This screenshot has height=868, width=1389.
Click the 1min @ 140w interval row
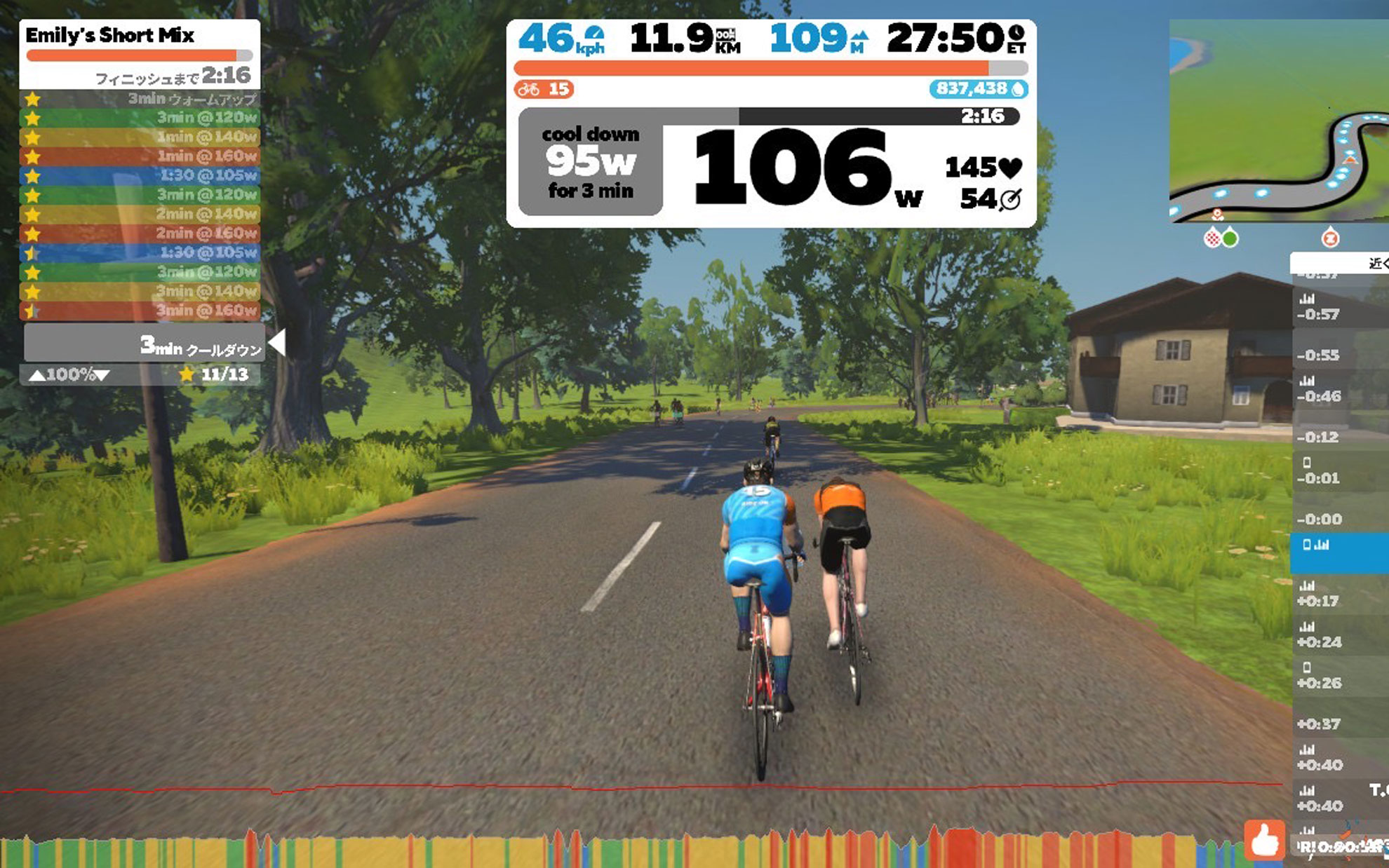pos(140,137)
